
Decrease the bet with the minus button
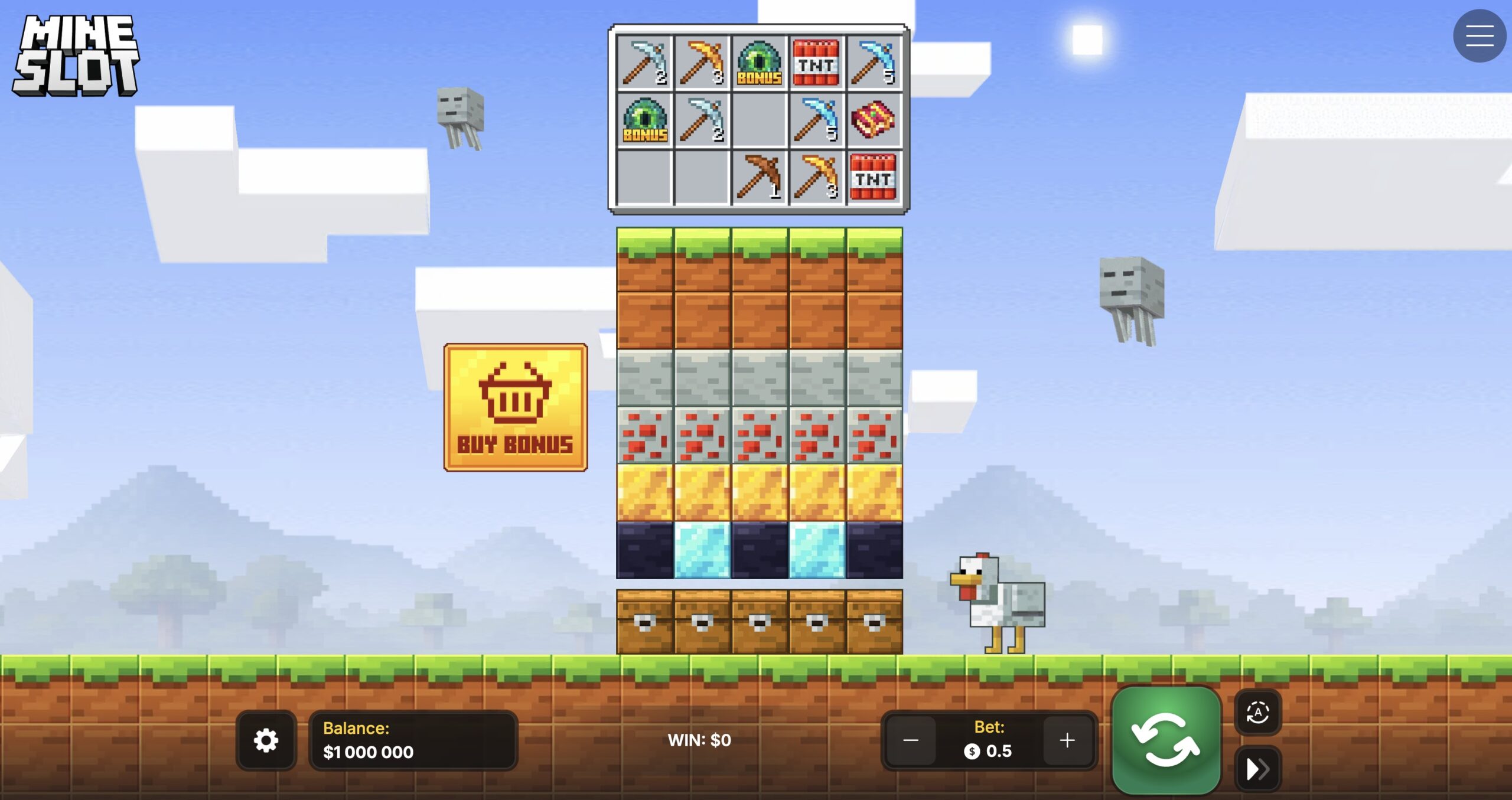point(911,740)
